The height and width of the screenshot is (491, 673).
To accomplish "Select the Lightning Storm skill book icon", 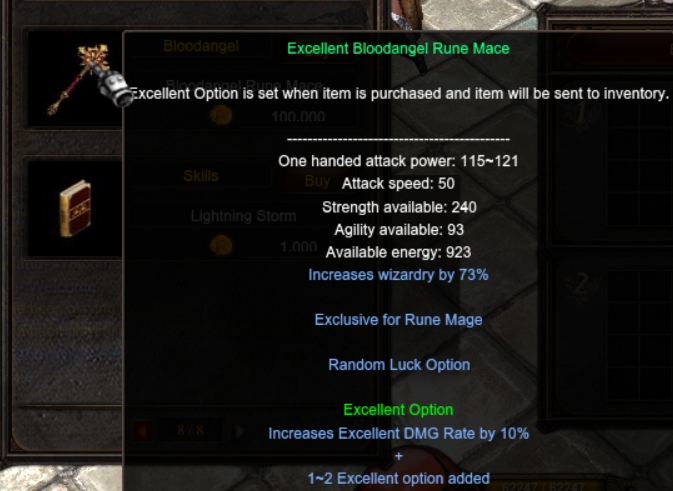I will tap(73, 208).
